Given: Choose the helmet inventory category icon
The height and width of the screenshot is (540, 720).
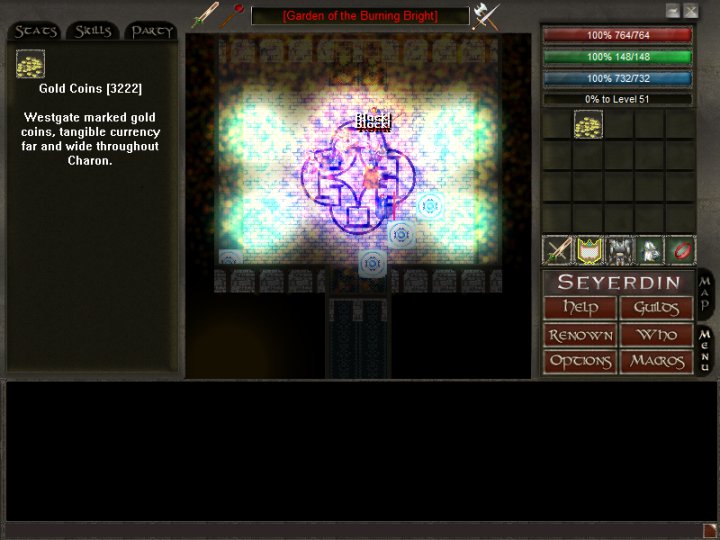Looking at the screenshot, I should pyautogui.click(x=650, y=250).
